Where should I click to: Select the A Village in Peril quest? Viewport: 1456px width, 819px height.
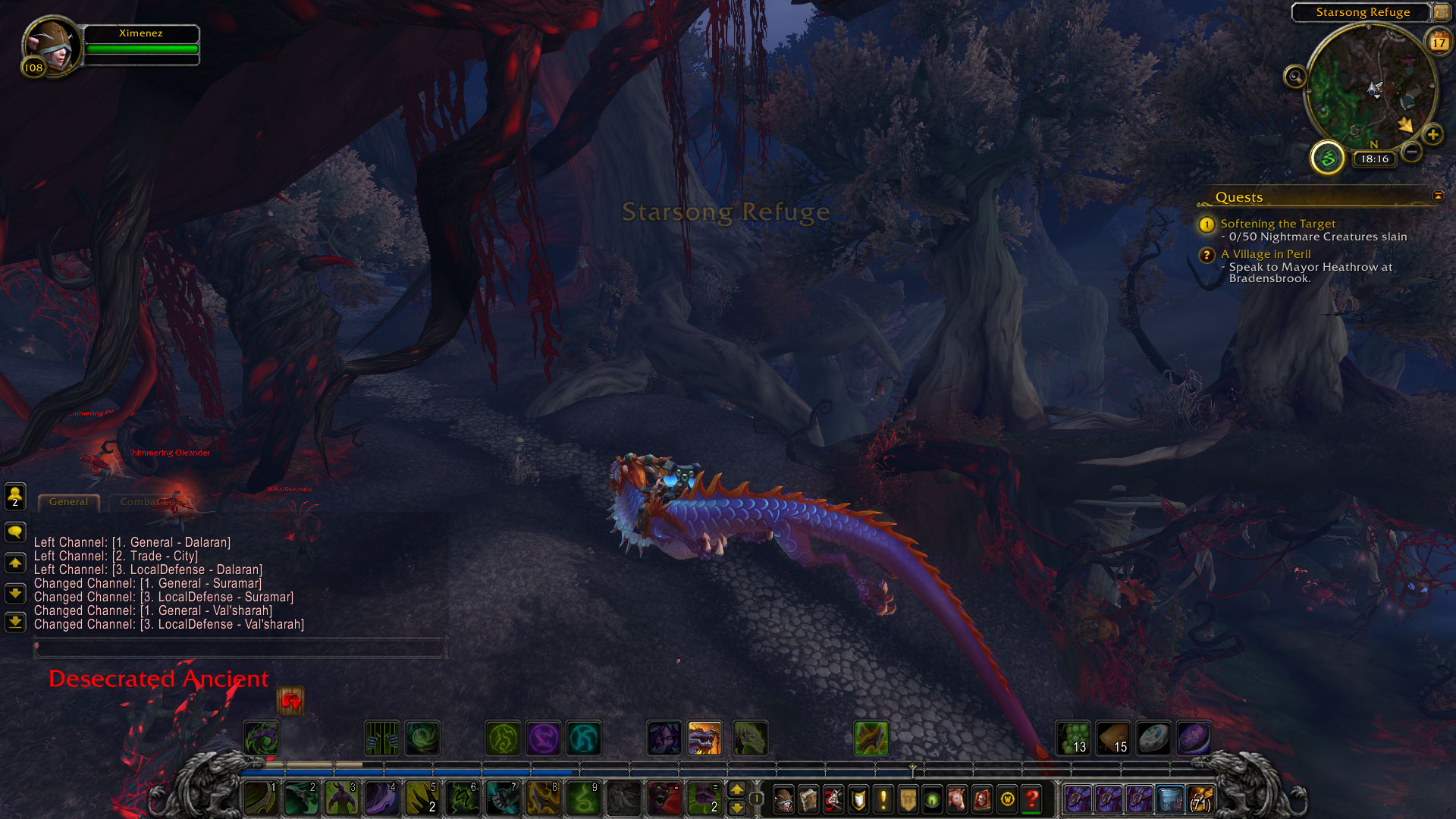tap(1265, 254)
